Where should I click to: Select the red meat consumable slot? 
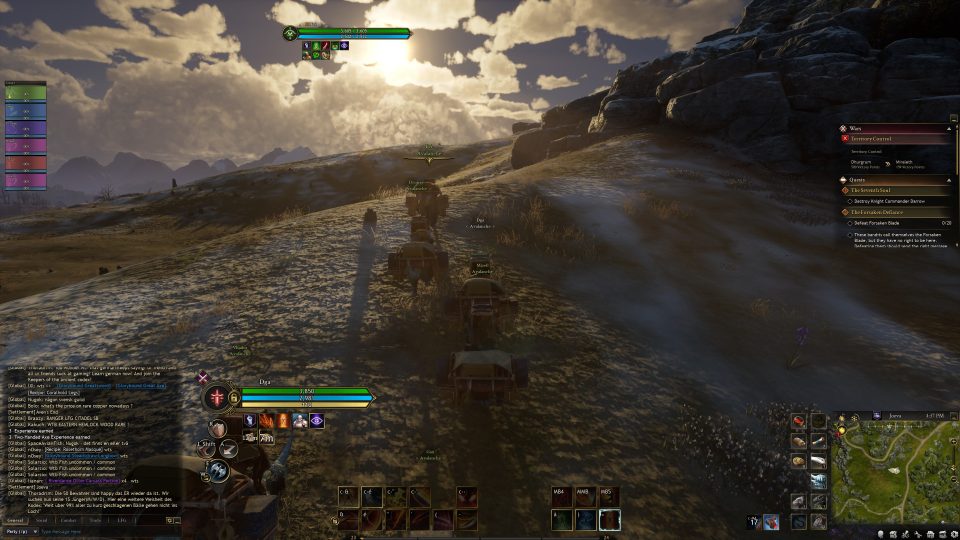pos(799,422)
